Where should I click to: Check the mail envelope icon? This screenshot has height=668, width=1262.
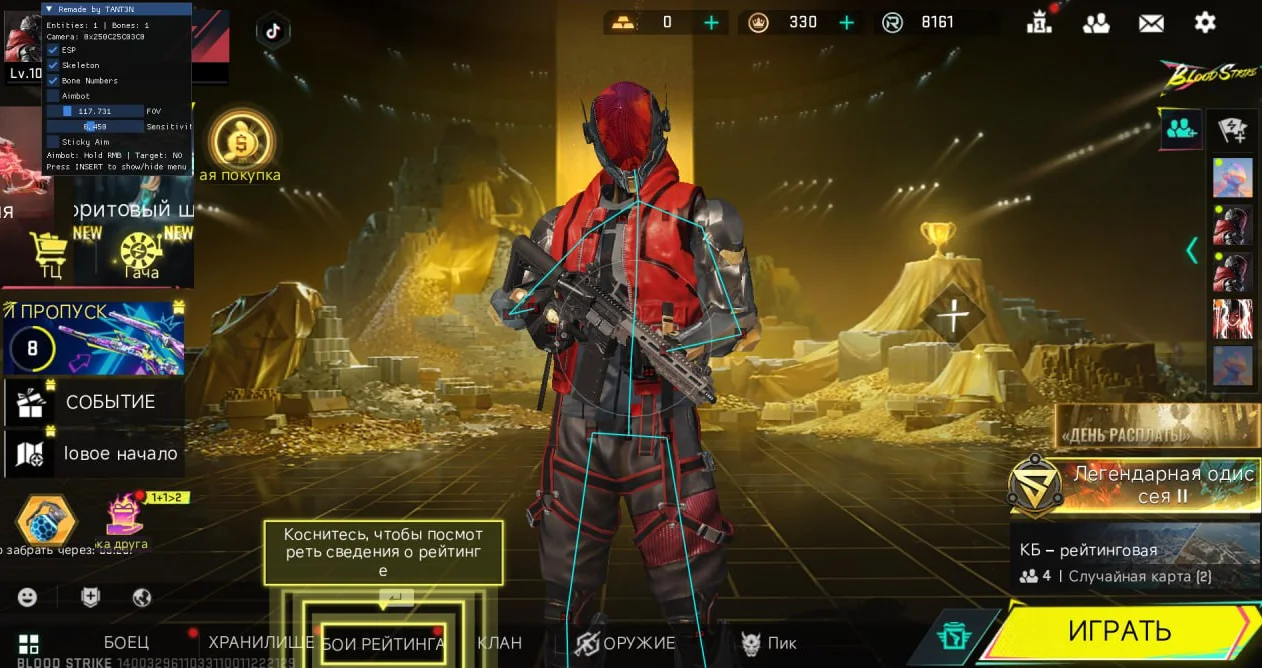[x=1151, y=23]
